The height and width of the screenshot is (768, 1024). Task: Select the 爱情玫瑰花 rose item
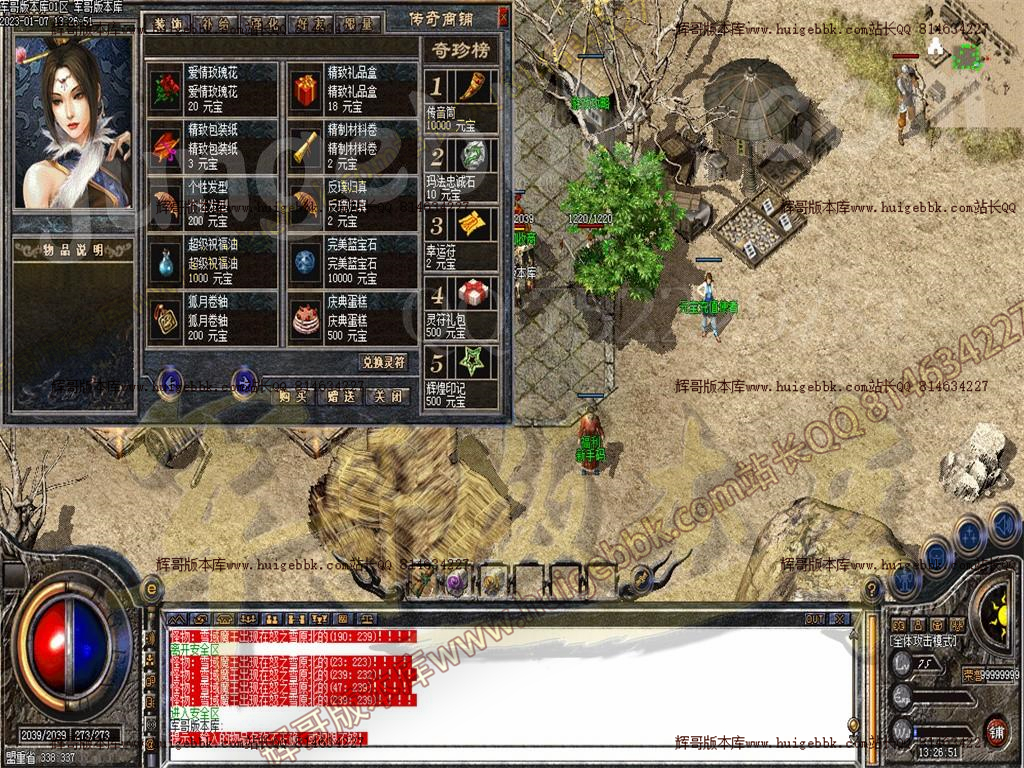point(166,90)
